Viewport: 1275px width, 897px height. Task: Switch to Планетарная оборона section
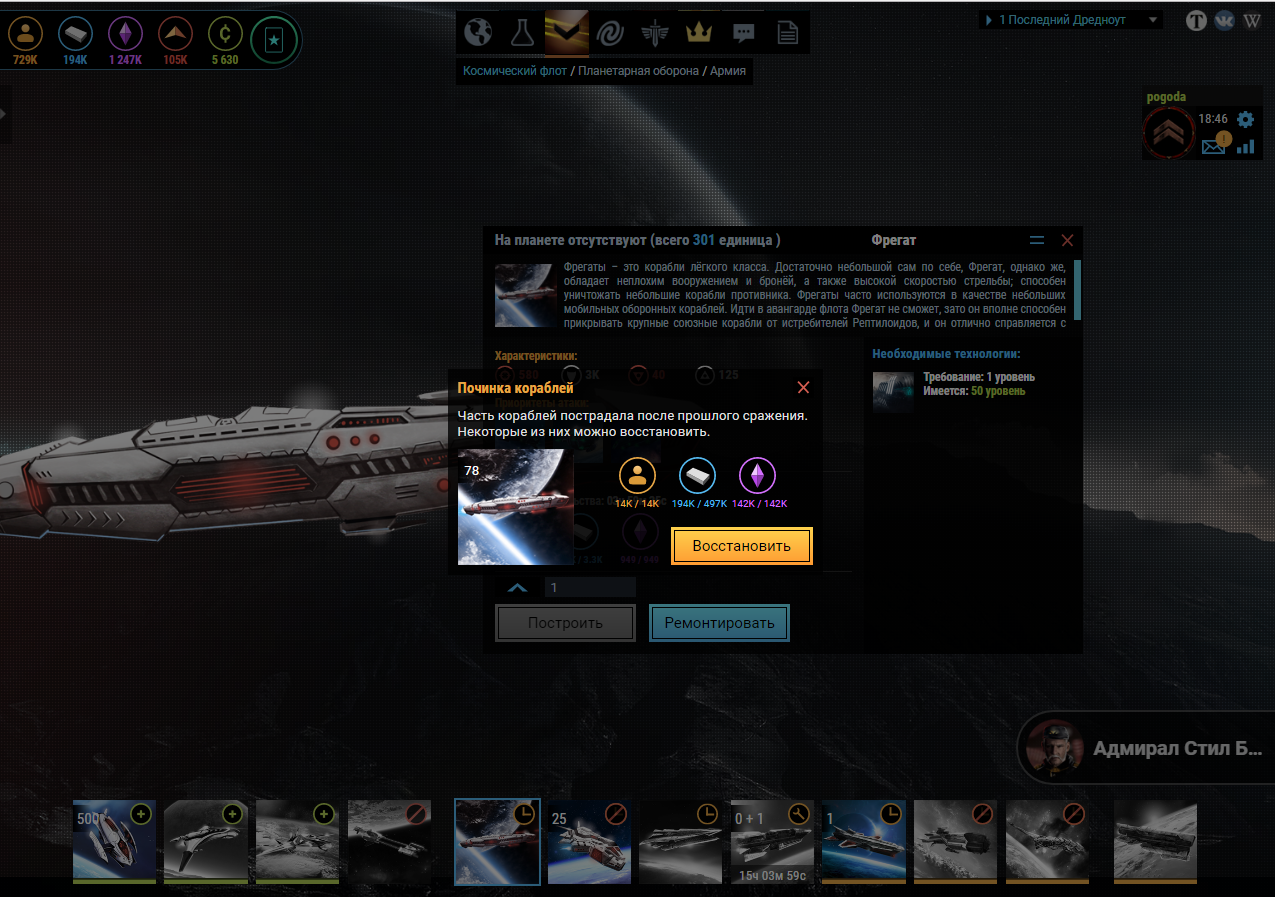[638, 71]
